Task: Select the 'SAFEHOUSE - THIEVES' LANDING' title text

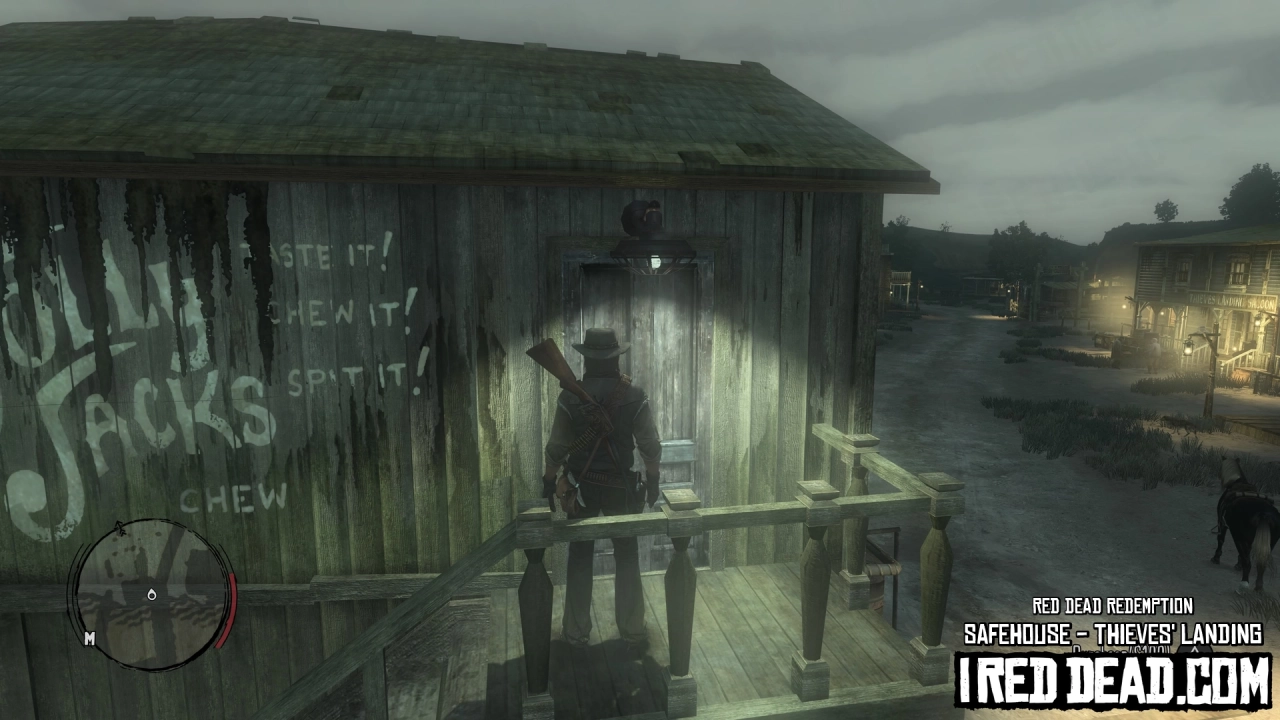Action: point(1113,632)
